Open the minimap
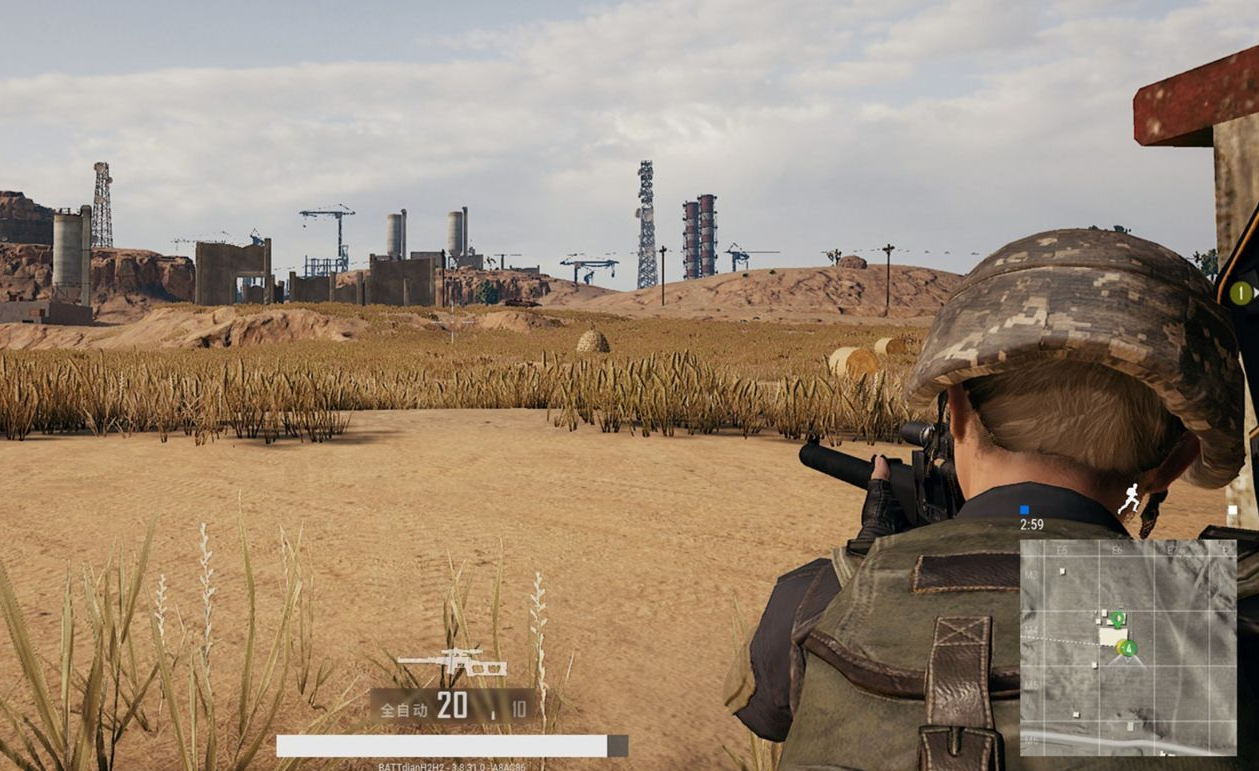This screenshot has height=771, width=1259. pyautogui.click(x=1127, y=647)
